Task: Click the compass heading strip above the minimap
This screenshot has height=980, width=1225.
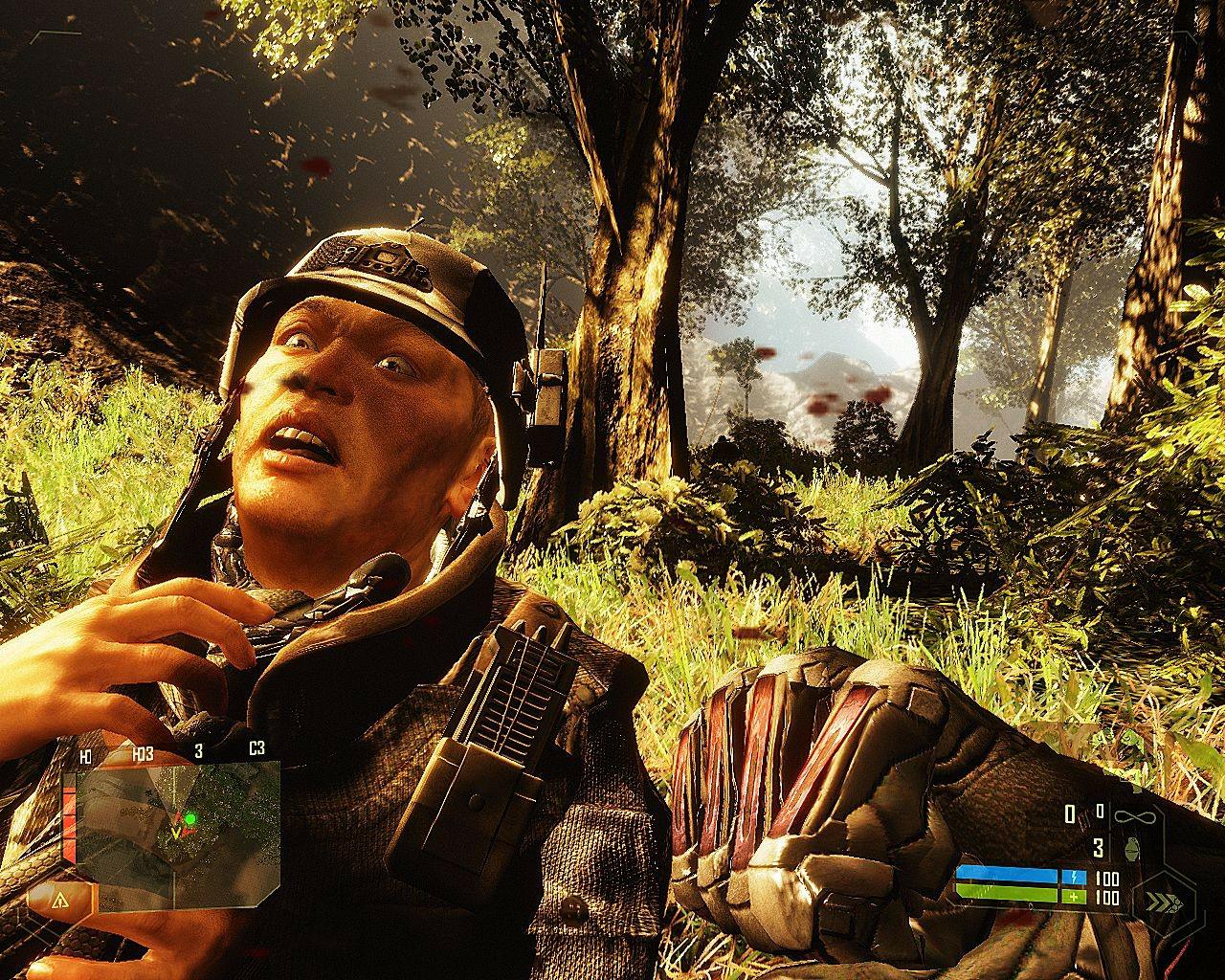Action: pos(172,752)
